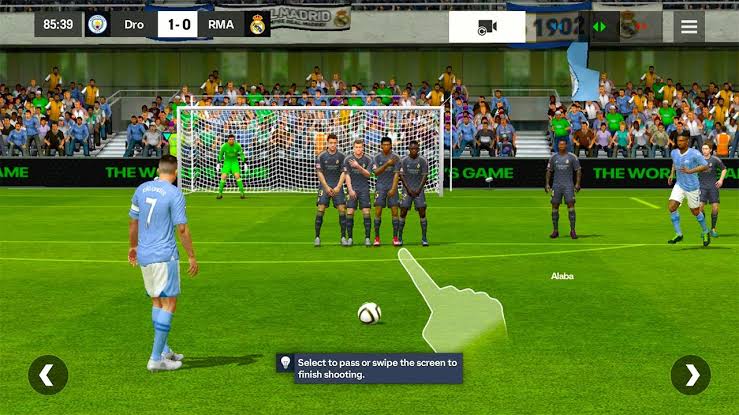Open the hamburger pause menu

(687, 26)
